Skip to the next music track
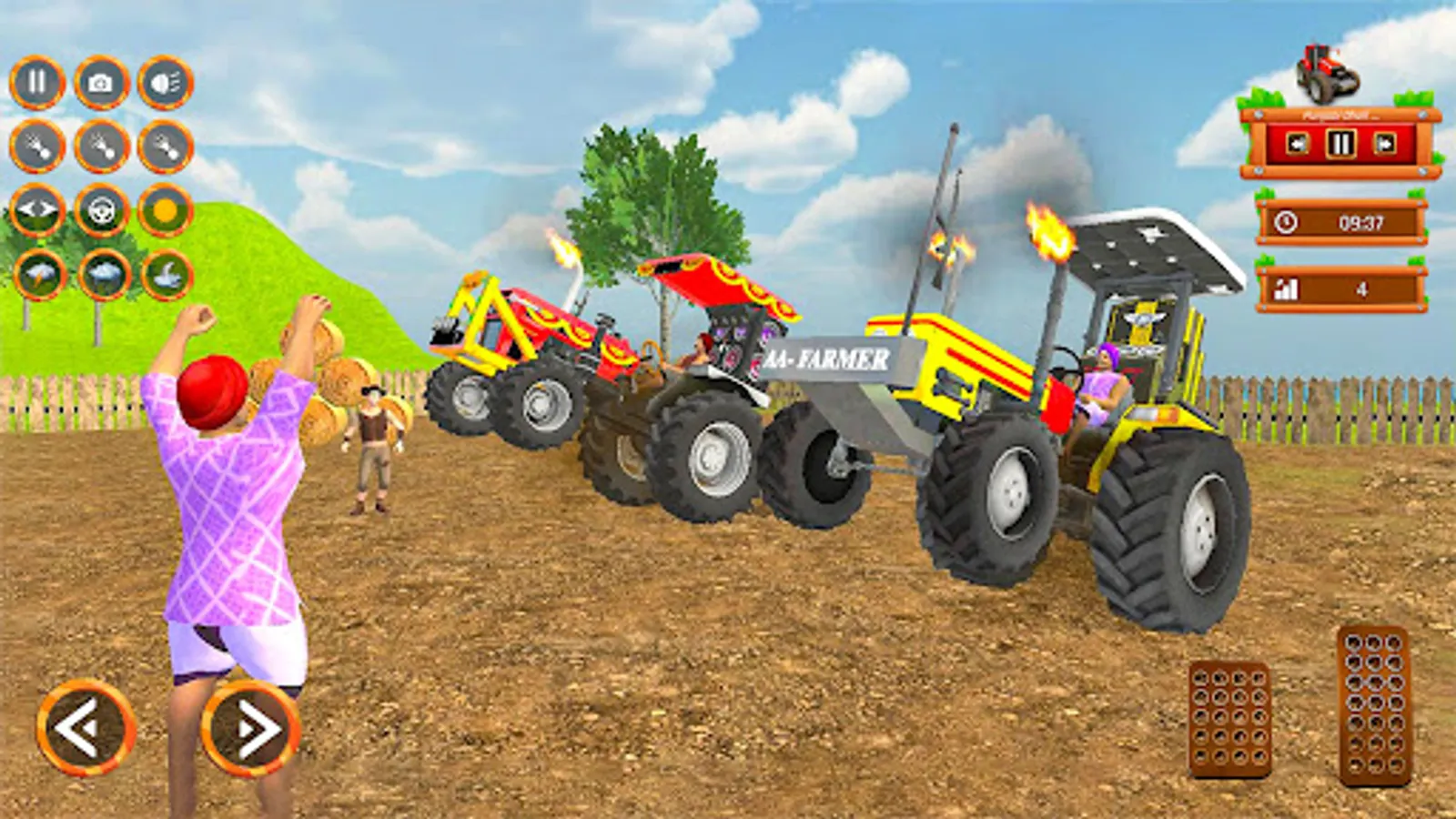The image size is (1456, 819). pyautogui.click(x=1383, y=143)
